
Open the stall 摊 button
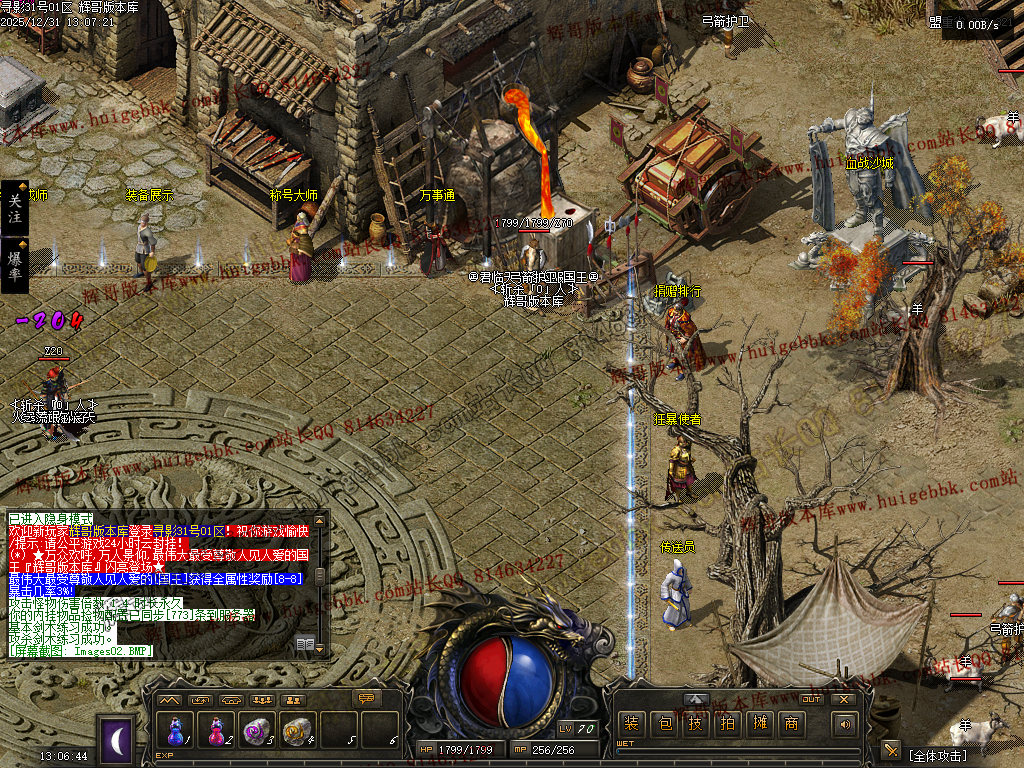759,724
